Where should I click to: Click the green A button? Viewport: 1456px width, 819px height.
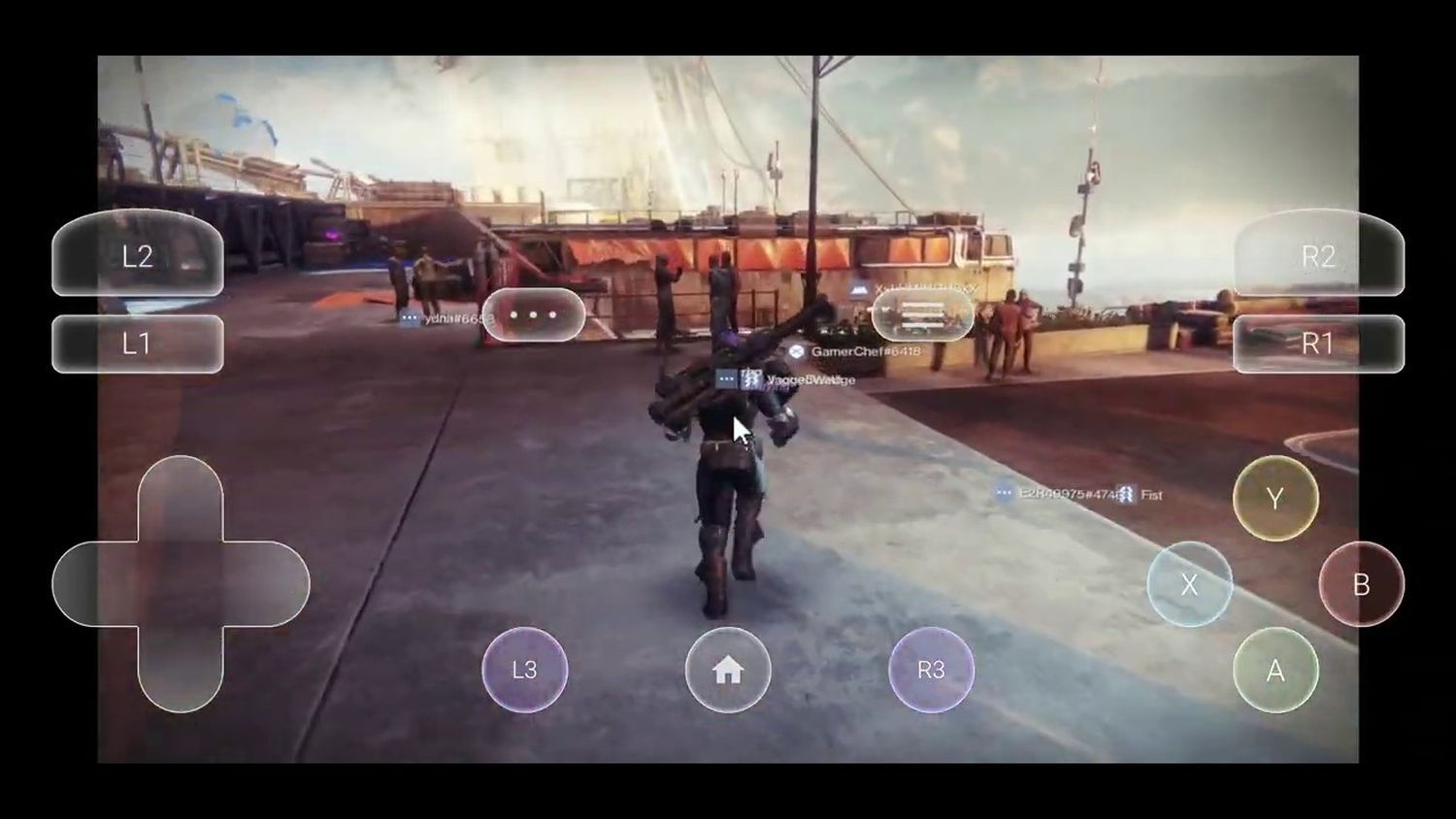click(1275, 671)
